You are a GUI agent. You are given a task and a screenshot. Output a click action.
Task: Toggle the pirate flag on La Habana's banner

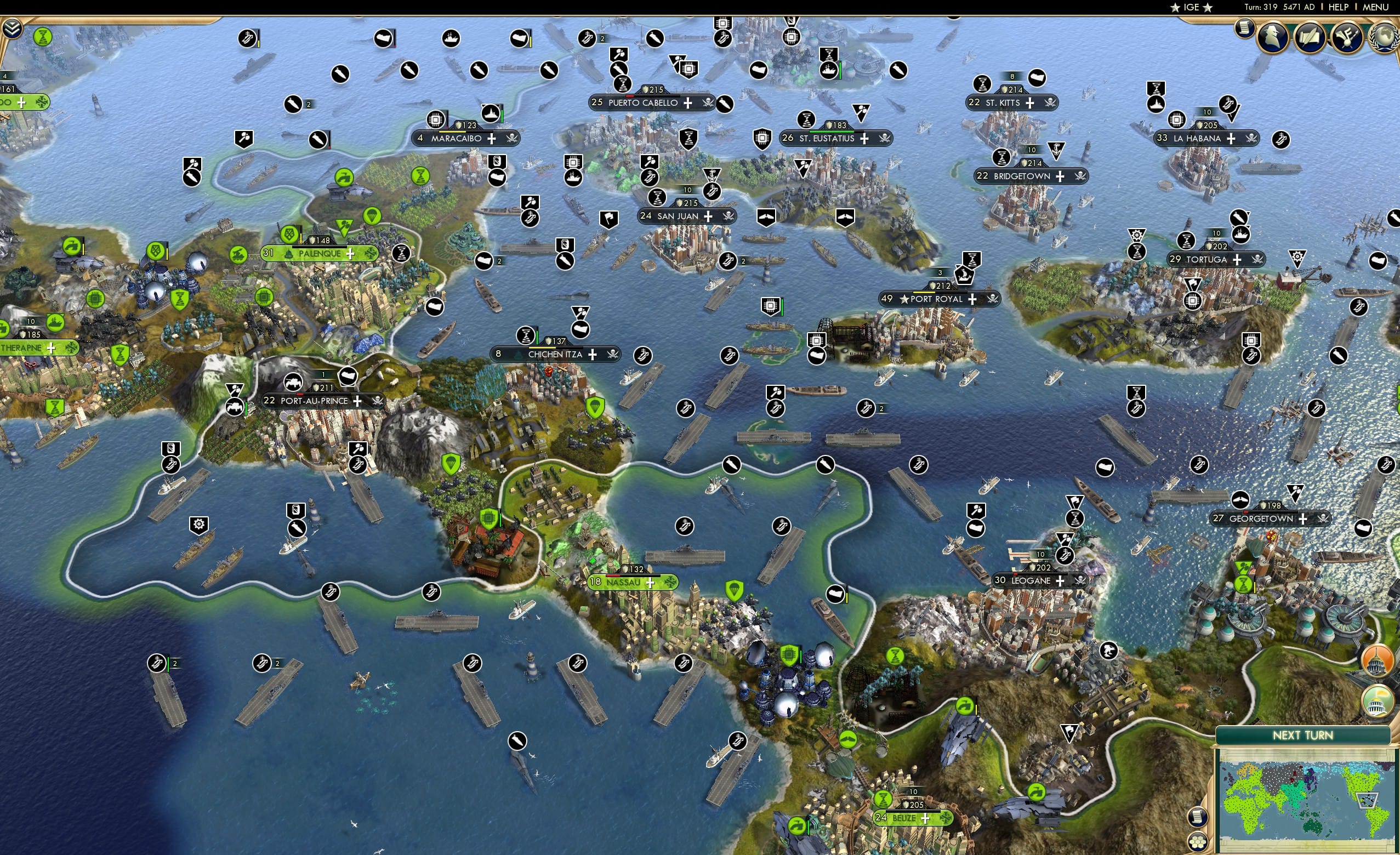click(1250, 138)
